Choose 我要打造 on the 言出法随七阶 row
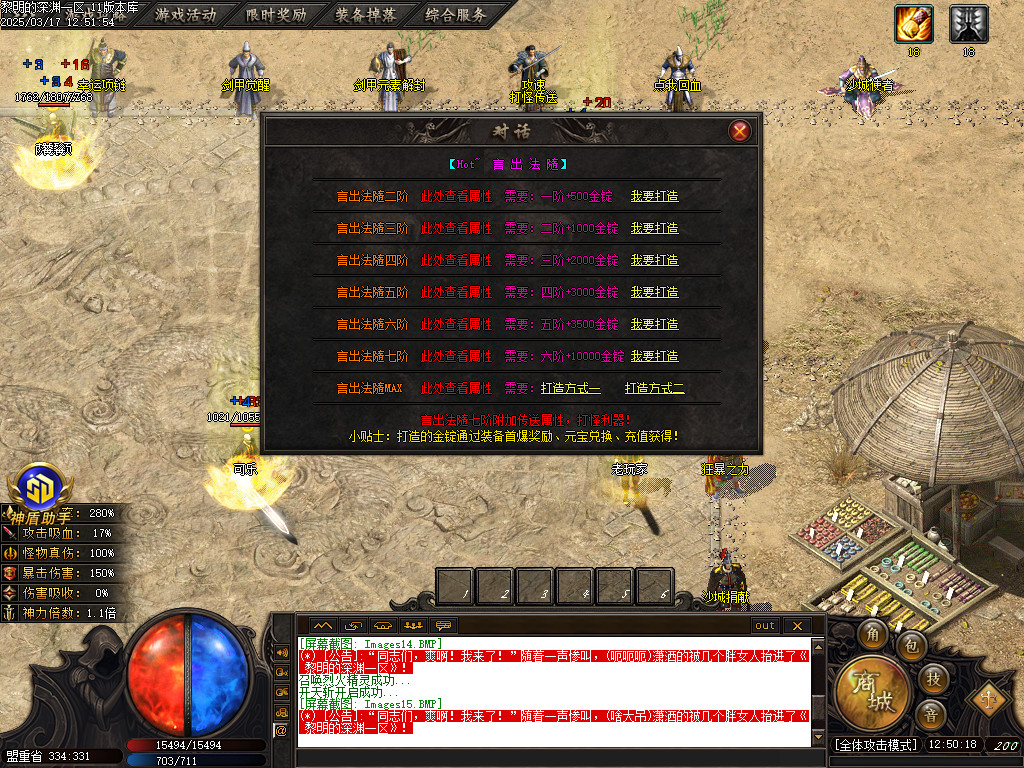1024x768 pixels. (654, 356)
